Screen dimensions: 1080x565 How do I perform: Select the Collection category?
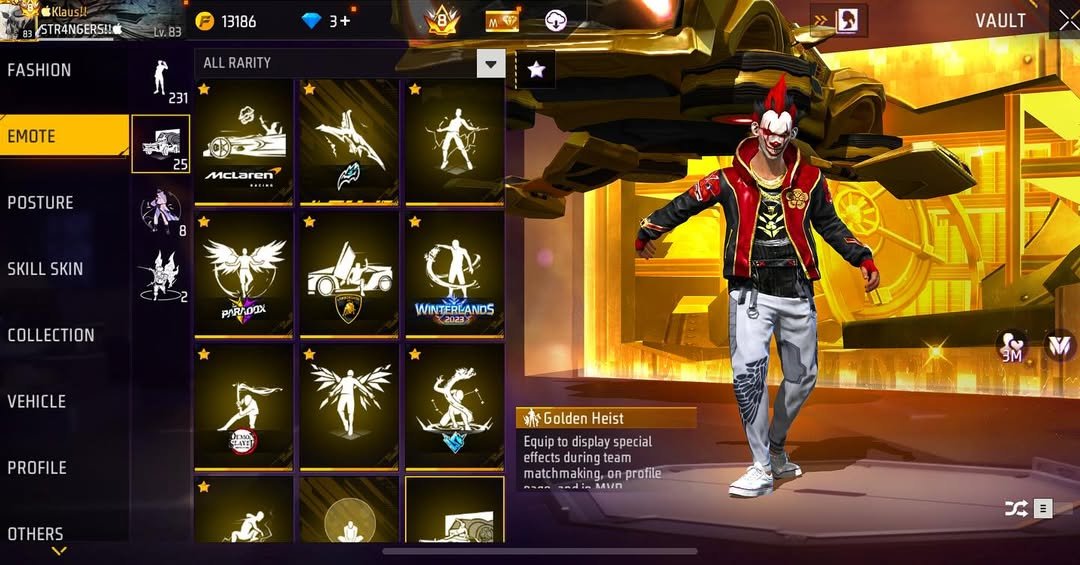51,335
